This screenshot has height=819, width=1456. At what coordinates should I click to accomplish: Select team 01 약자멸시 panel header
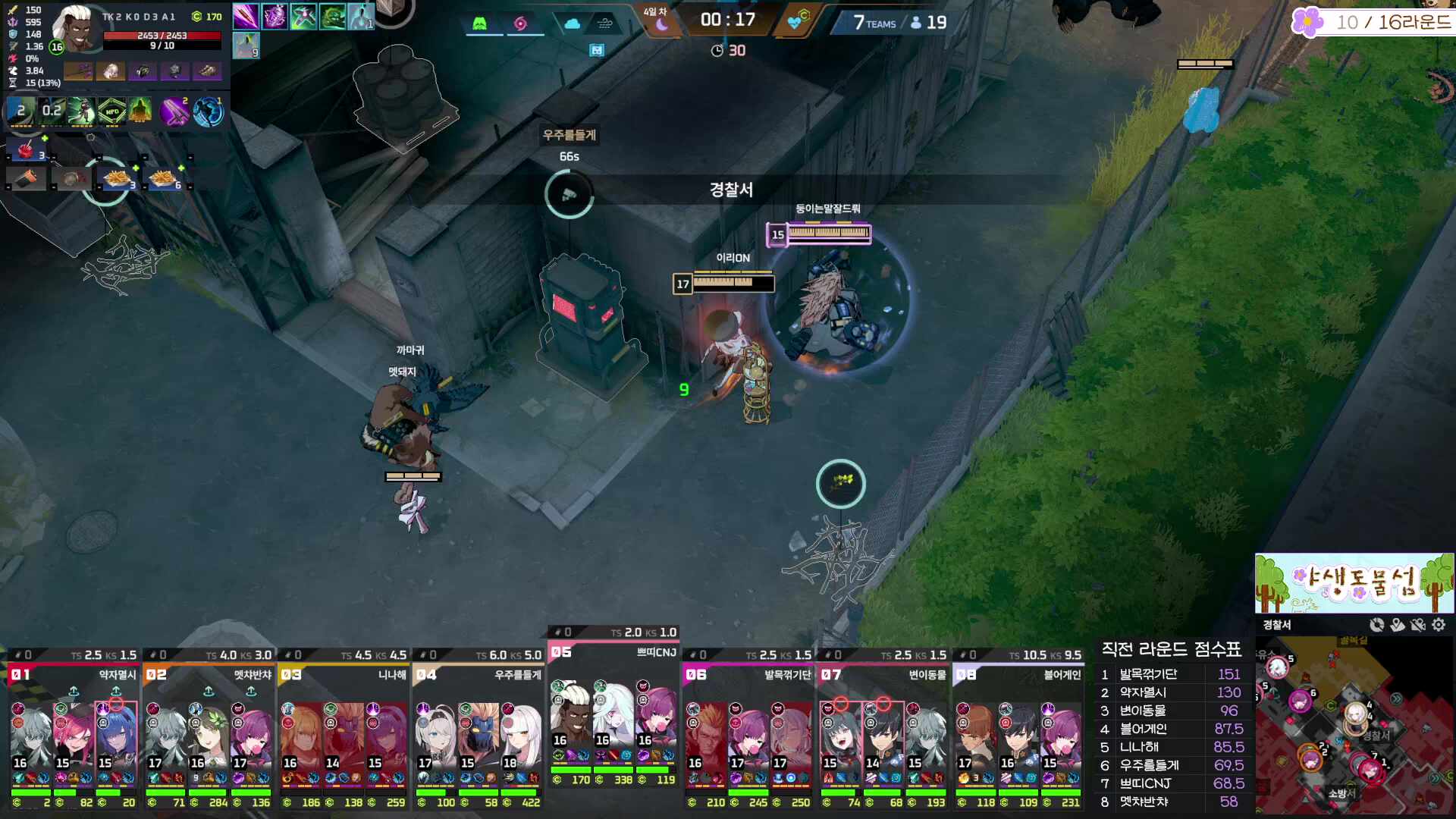[74, 674]
